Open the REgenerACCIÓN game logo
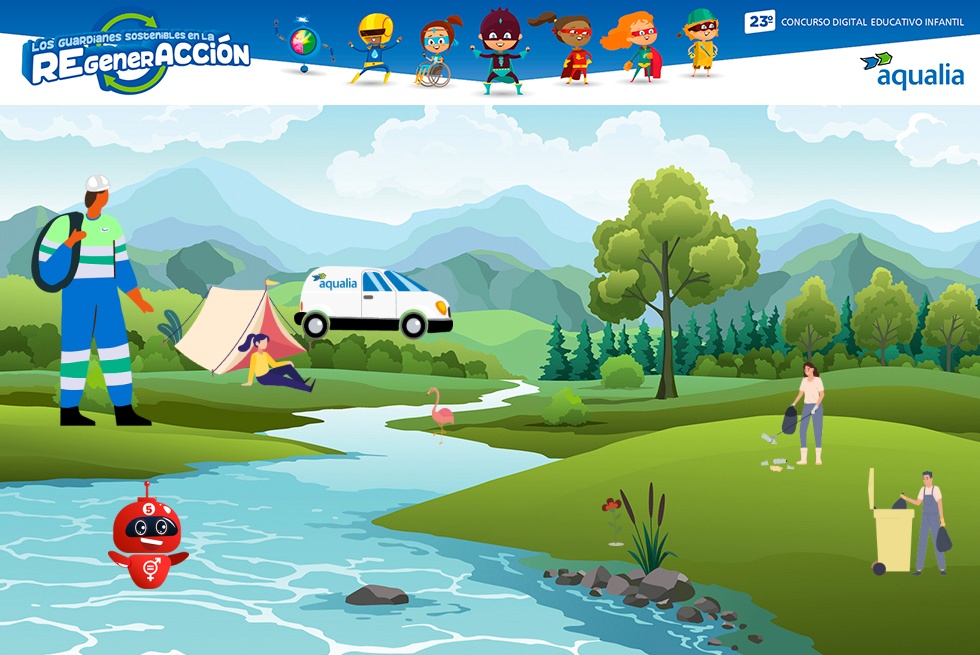This screenshot has width=980, height=655. (135, 53)
